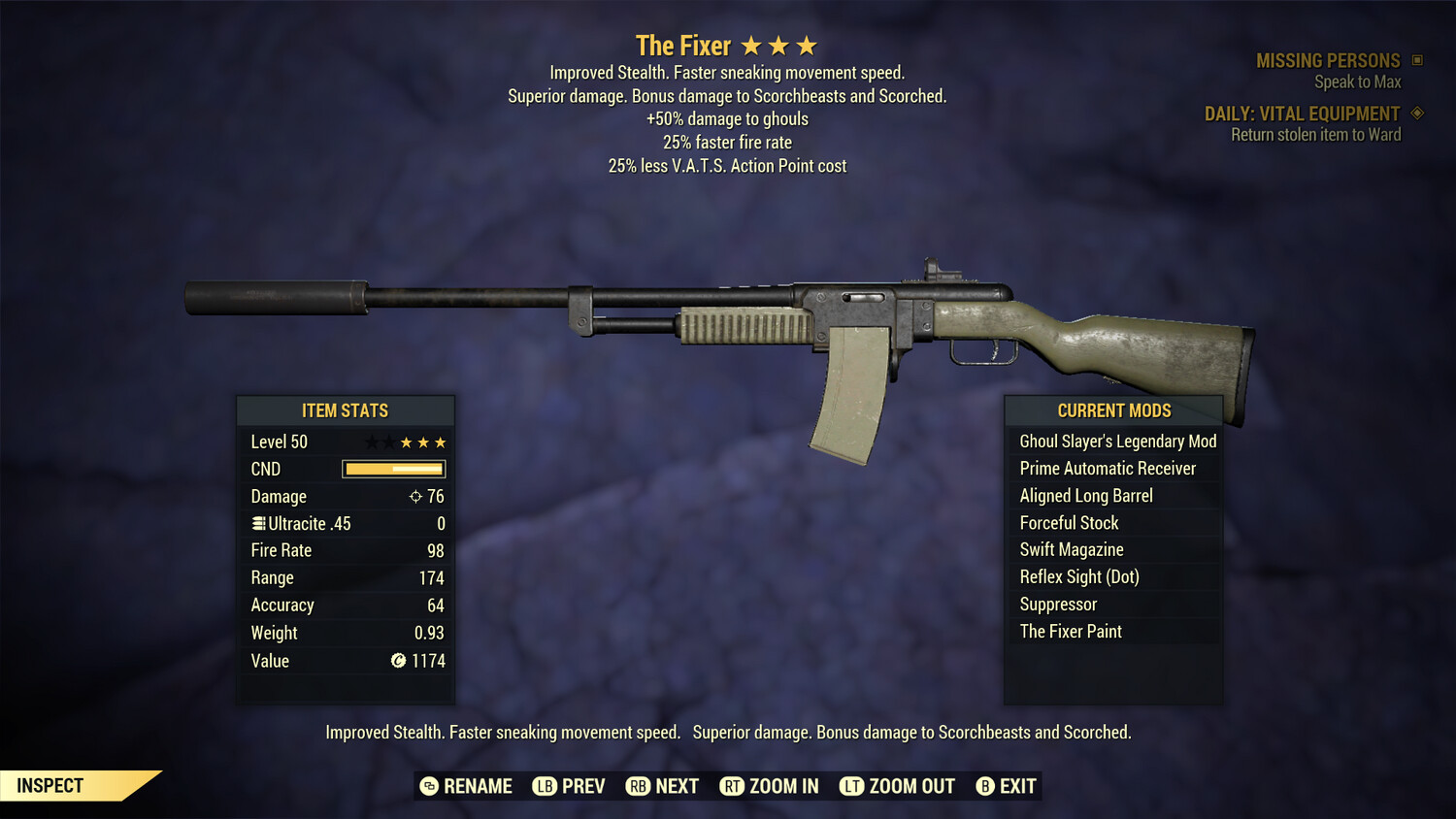
Task: Click the caps icon beside the Value stat
Action: [397, 661]
